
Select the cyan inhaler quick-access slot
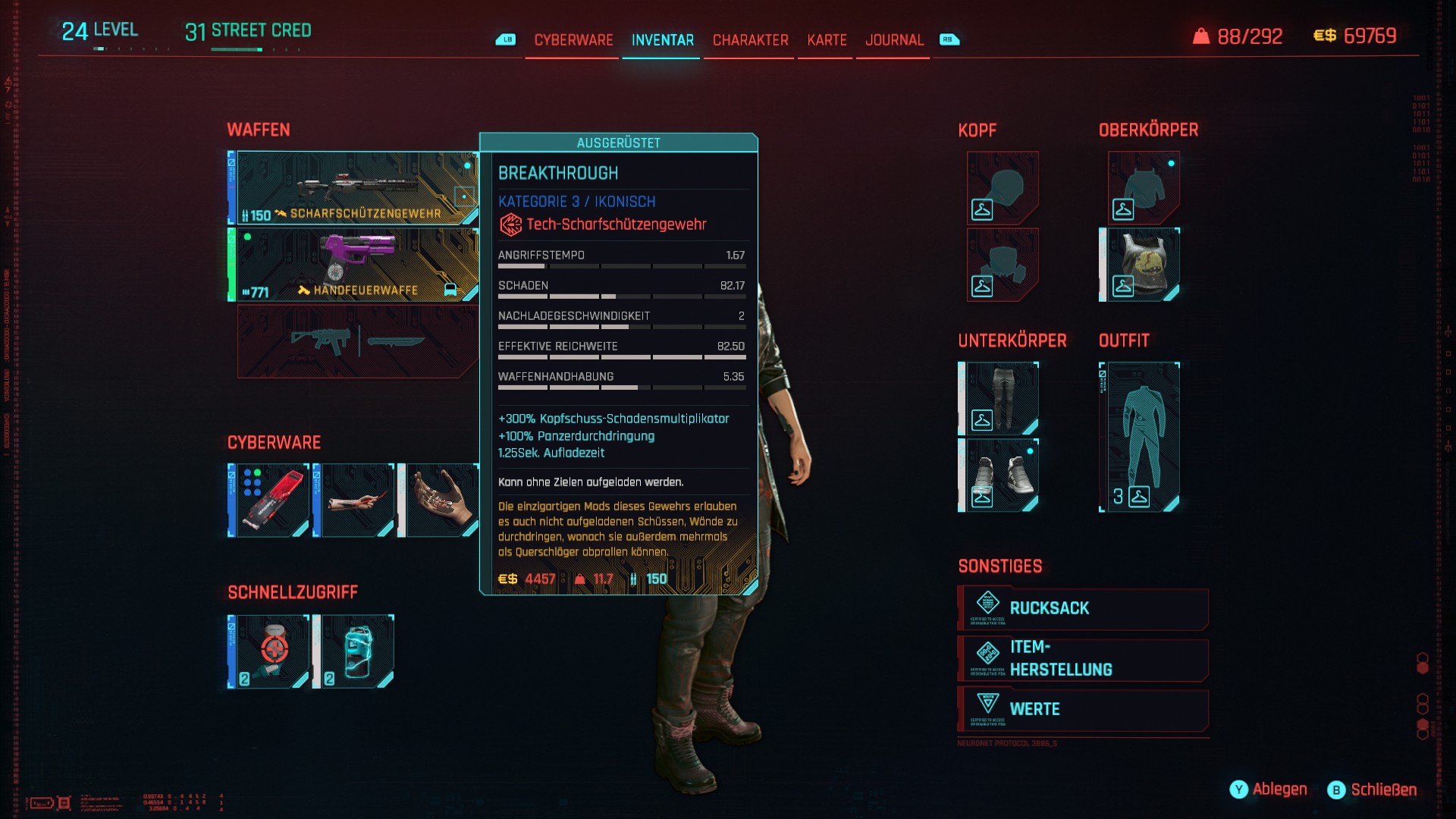click(x=354, y=651)
